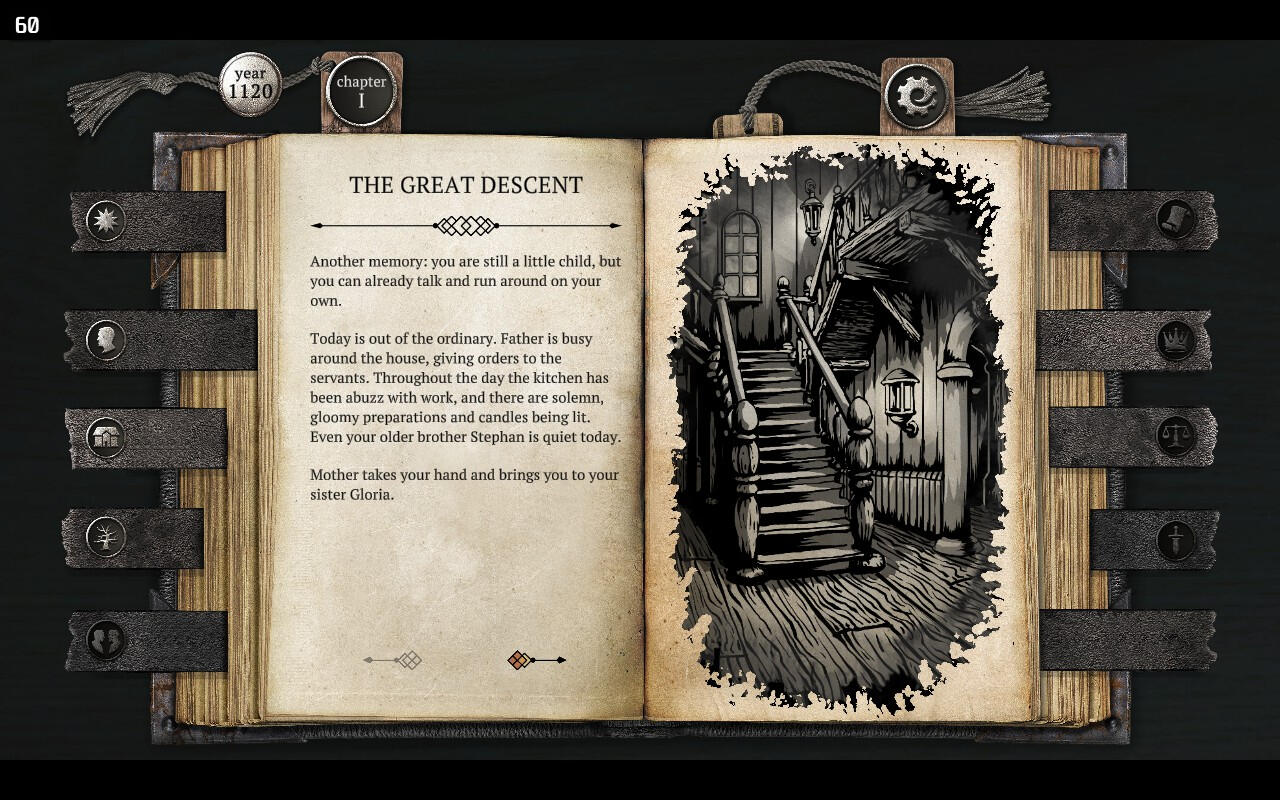Open the star emblem bookmark
This screenshot has height=800, width=1280.
click(106, 221)
